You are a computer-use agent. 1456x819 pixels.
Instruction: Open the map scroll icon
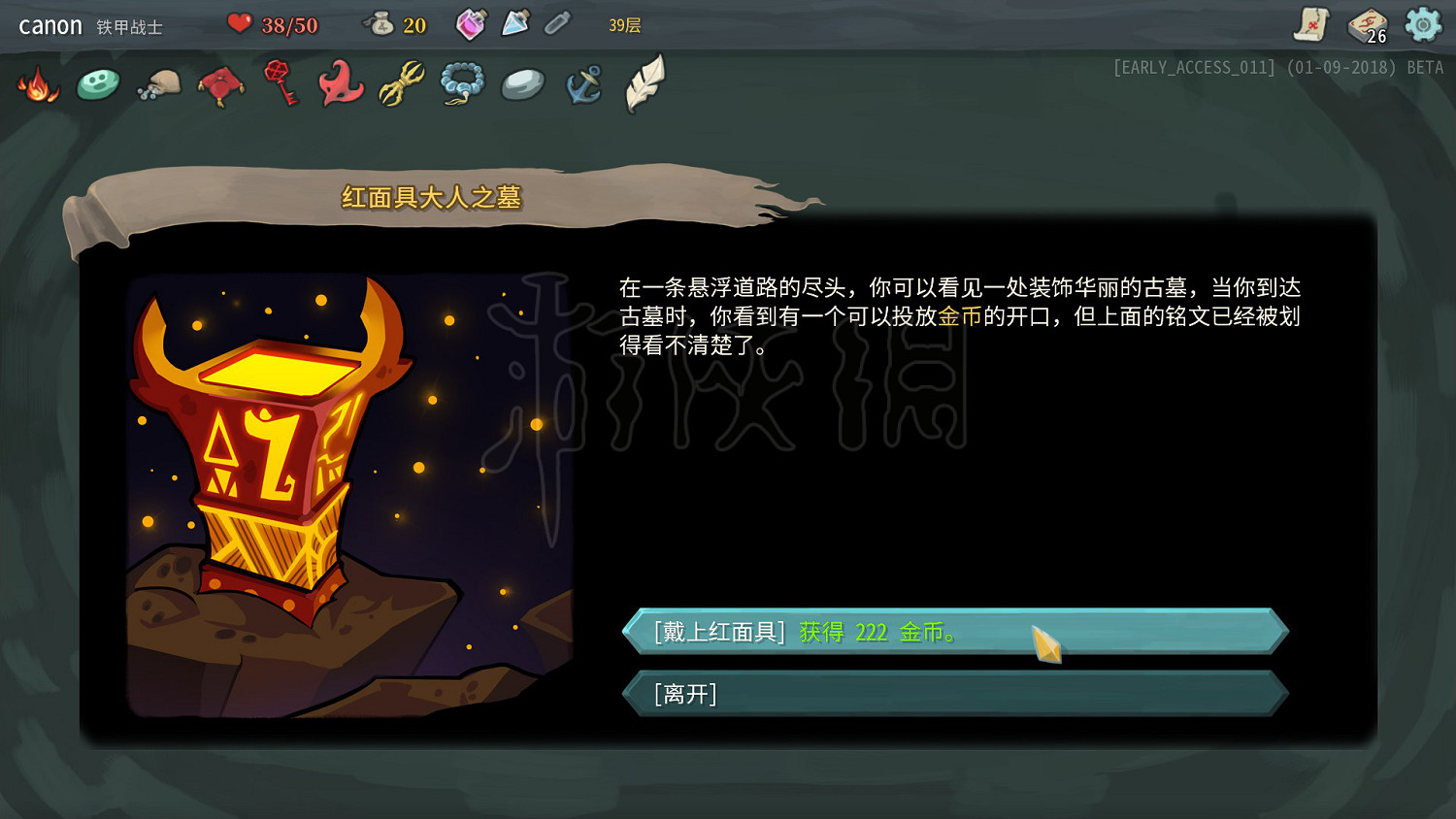[1310, 26]
